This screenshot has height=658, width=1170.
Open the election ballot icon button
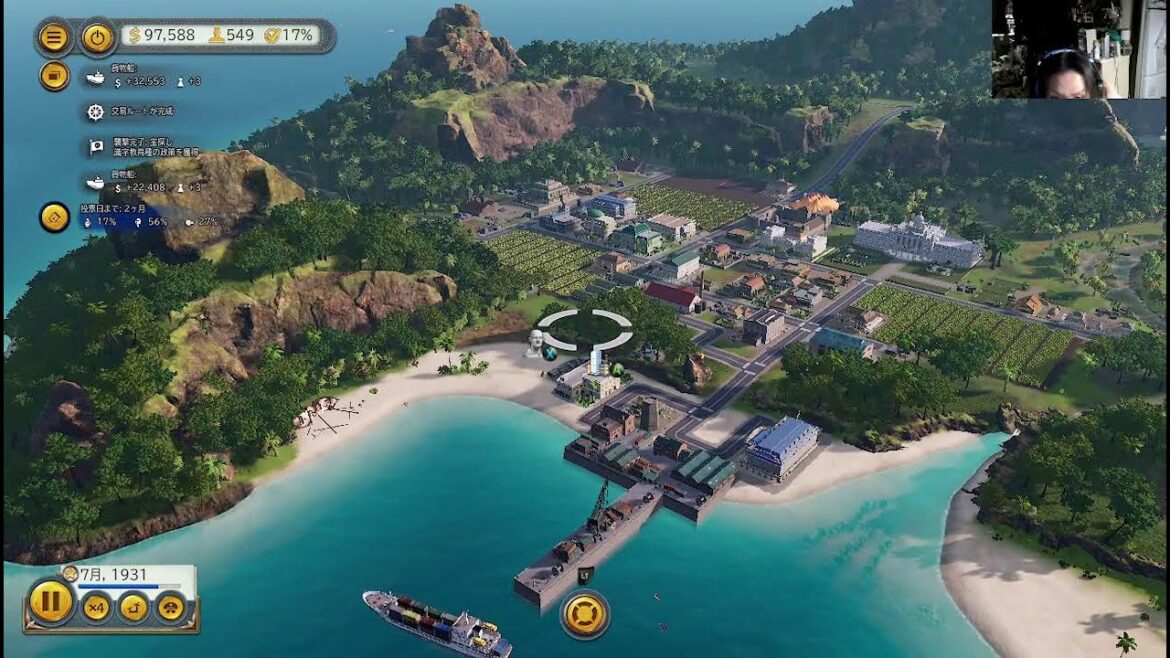coord(54,216)
